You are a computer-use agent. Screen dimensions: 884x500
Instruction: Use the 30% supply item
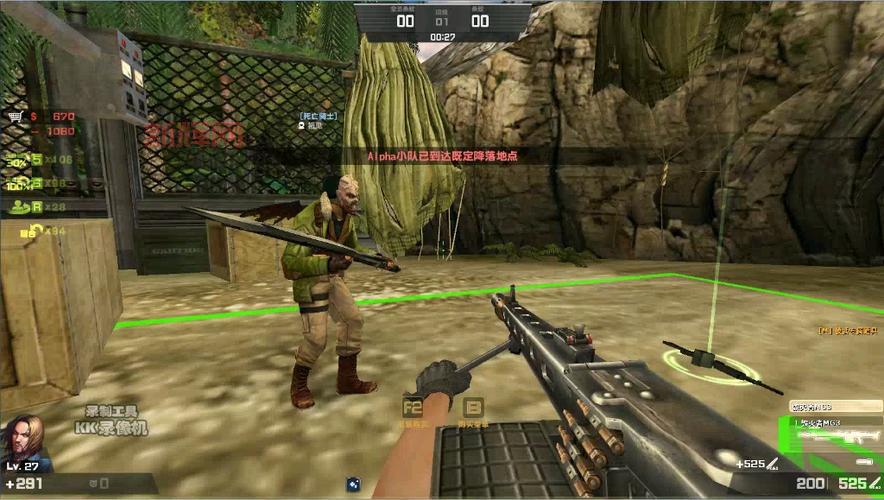click(18, 160)
